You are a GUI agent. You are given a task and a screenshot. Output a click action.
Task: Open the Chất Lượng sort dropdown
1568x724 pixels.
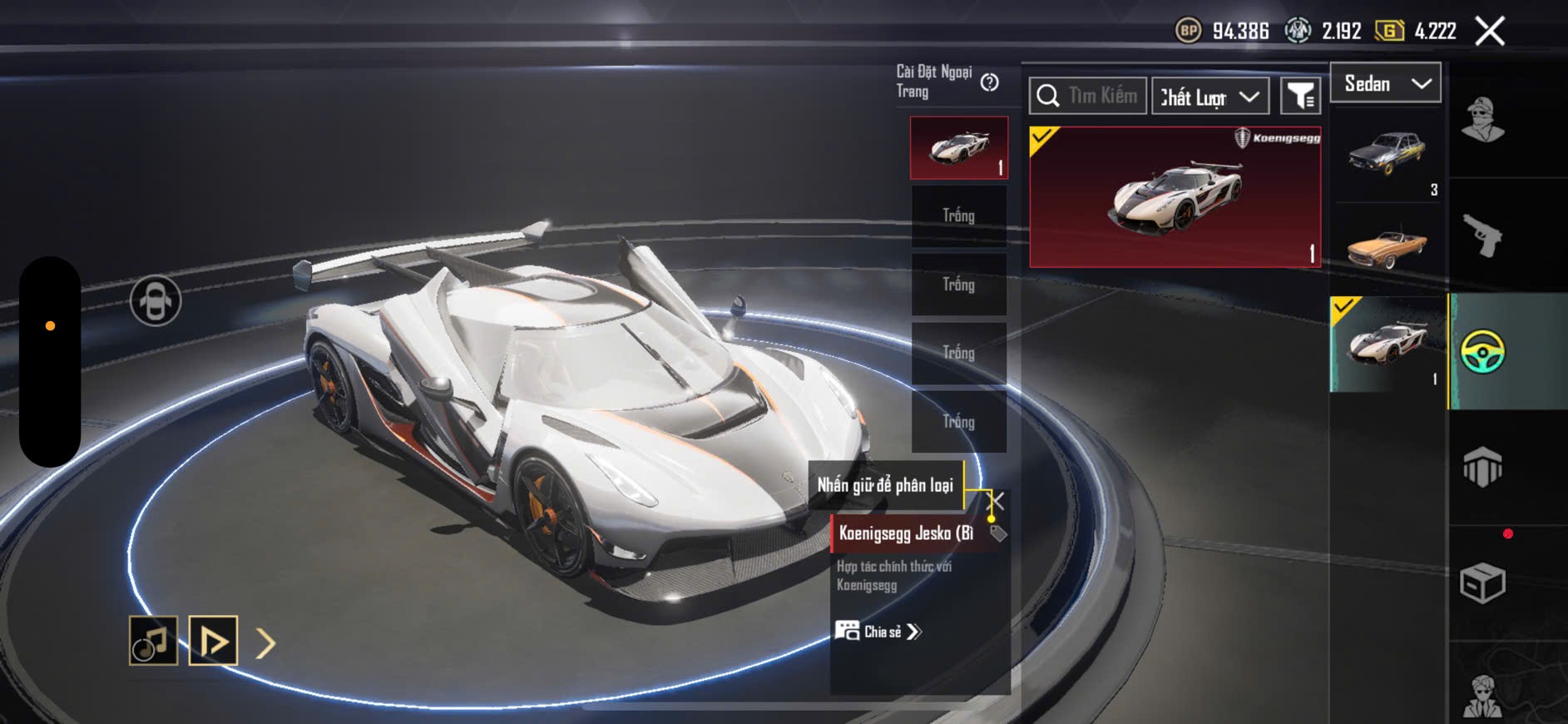point(1209,97)
